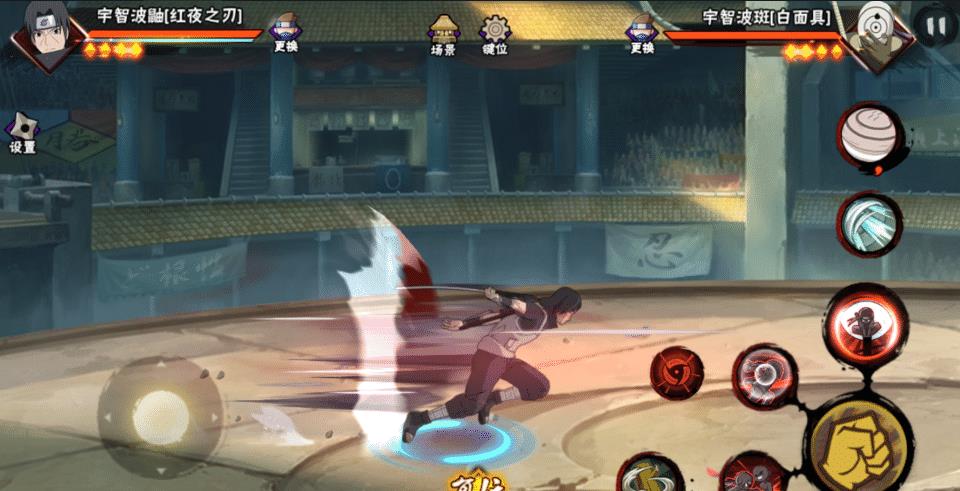This screenshot has height=491, width=960.
Task: Trigger the teal wind slash skill
Action: coord(868,220)
